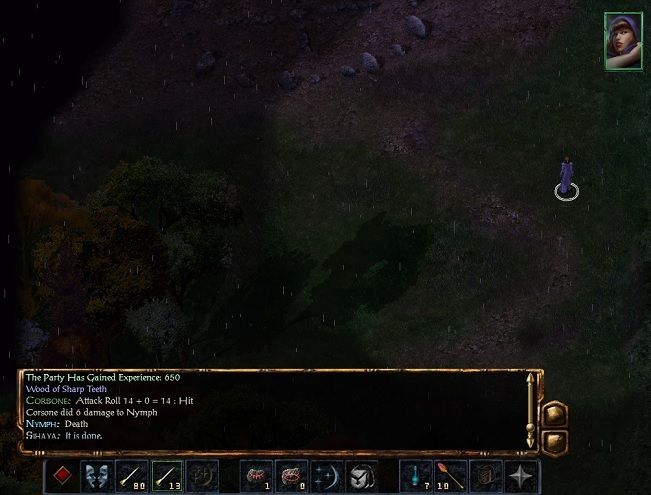Click the upper bronze button beside message log
Image resolution: width=651 pixels, height=495 pixels.
[555, 413]
